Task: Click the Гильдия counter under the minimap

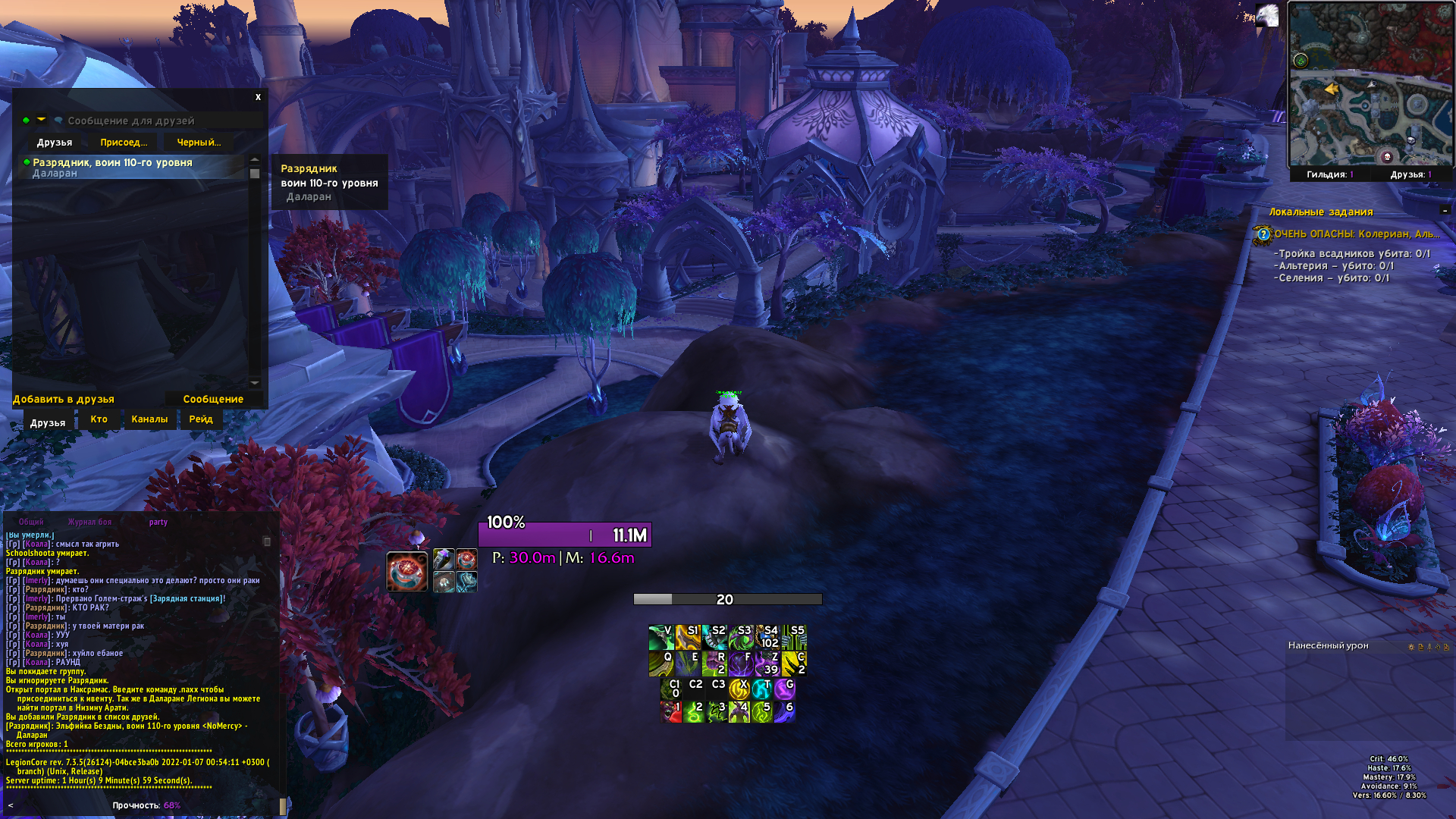Action: (x=1329, y=174)
